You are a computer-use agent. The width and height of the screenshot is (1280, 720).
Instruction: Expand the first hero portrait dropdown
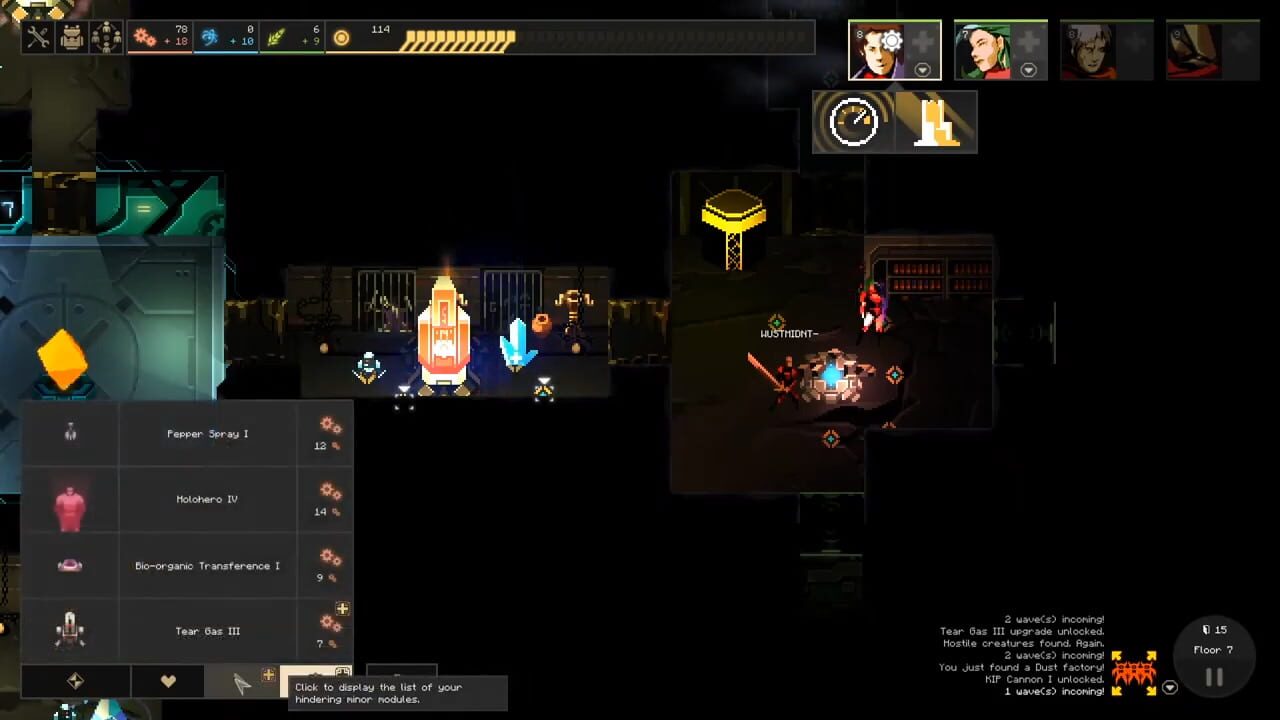[922, 70]
